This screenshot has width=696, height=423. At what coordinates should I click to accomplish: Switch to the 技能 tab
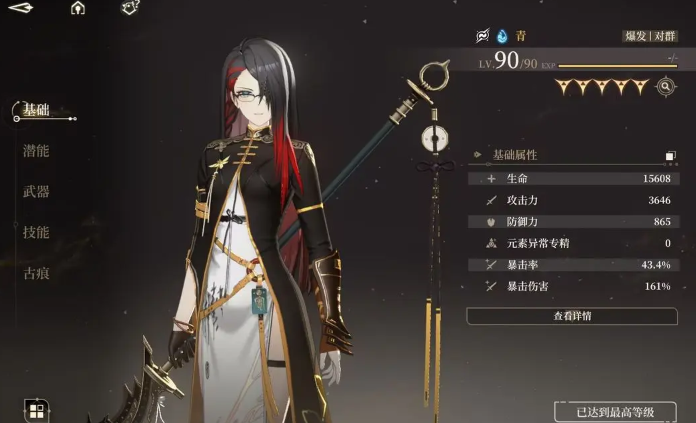click(x=37, y=232)
